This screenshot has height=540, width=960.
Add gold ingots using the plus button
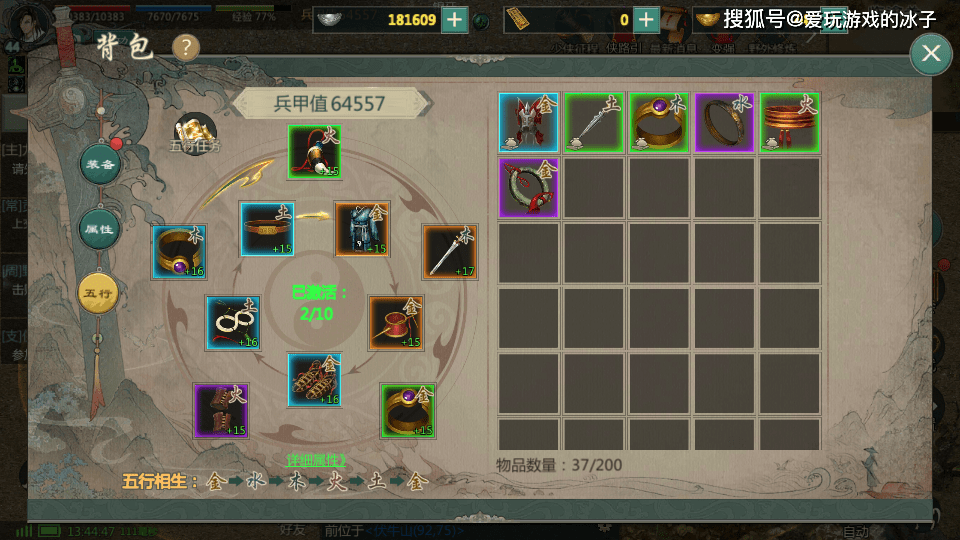click(x=647, y=19)
